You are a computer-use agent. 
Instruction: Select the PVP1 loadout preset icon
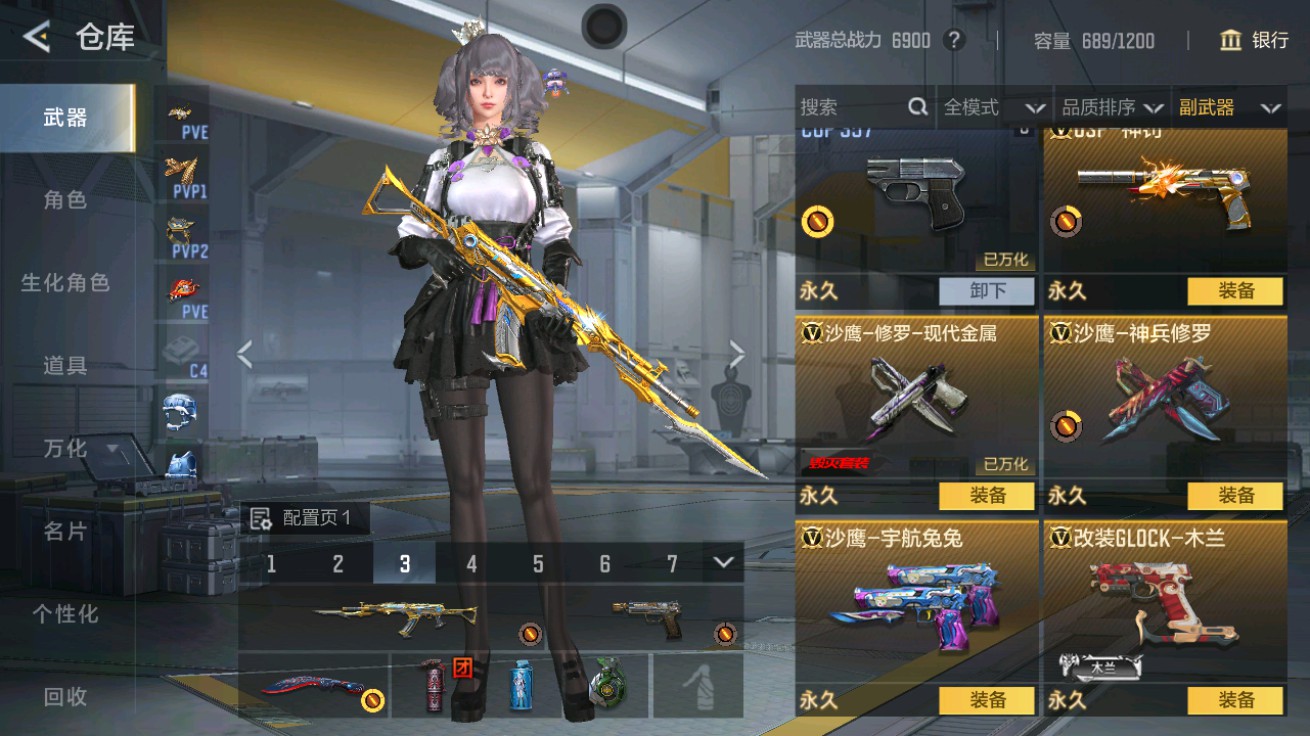[182, 180]
